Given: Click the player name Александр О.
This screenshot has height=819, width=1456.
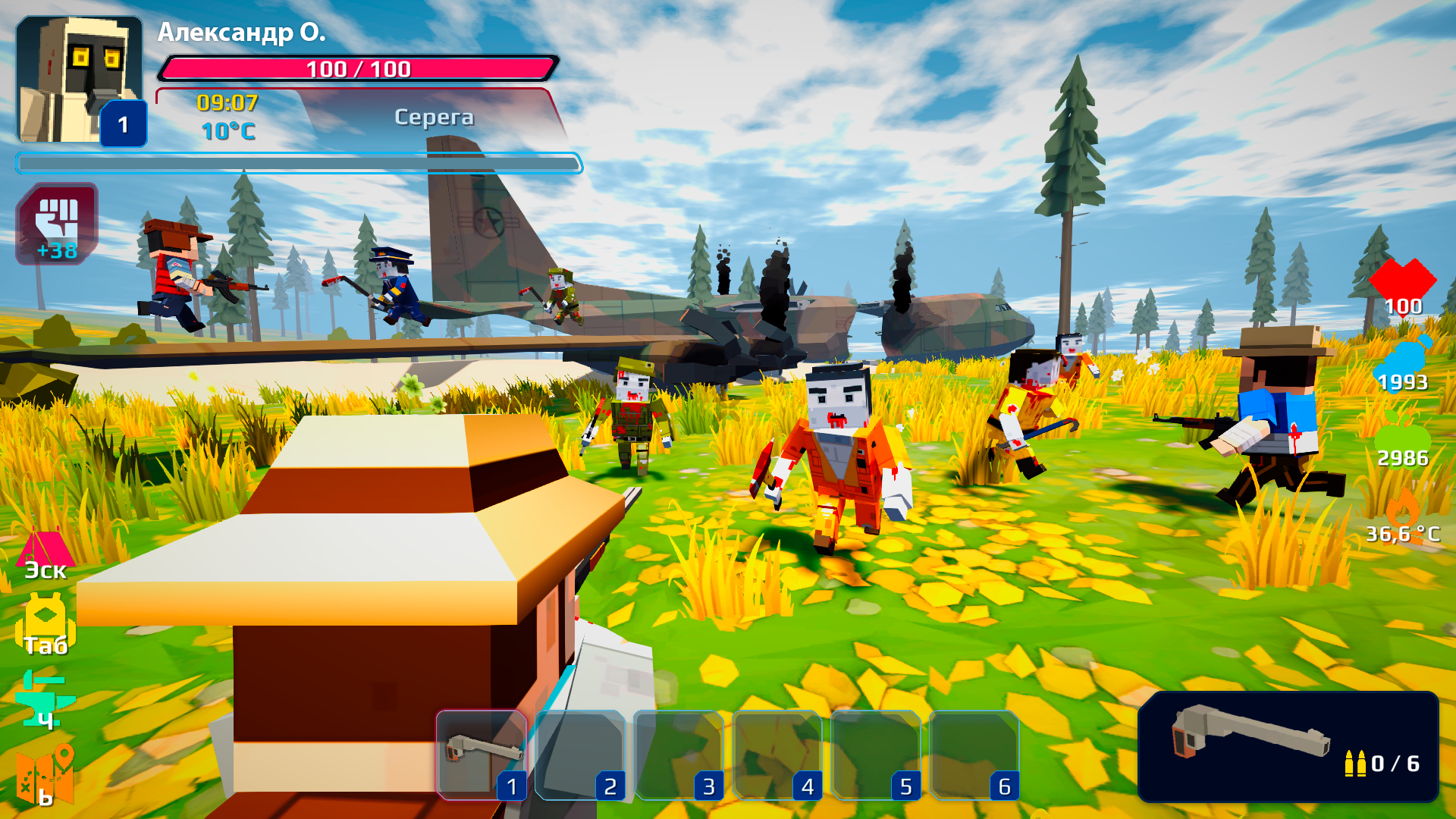Looking at the screenshot, I should tap(243, 34).
